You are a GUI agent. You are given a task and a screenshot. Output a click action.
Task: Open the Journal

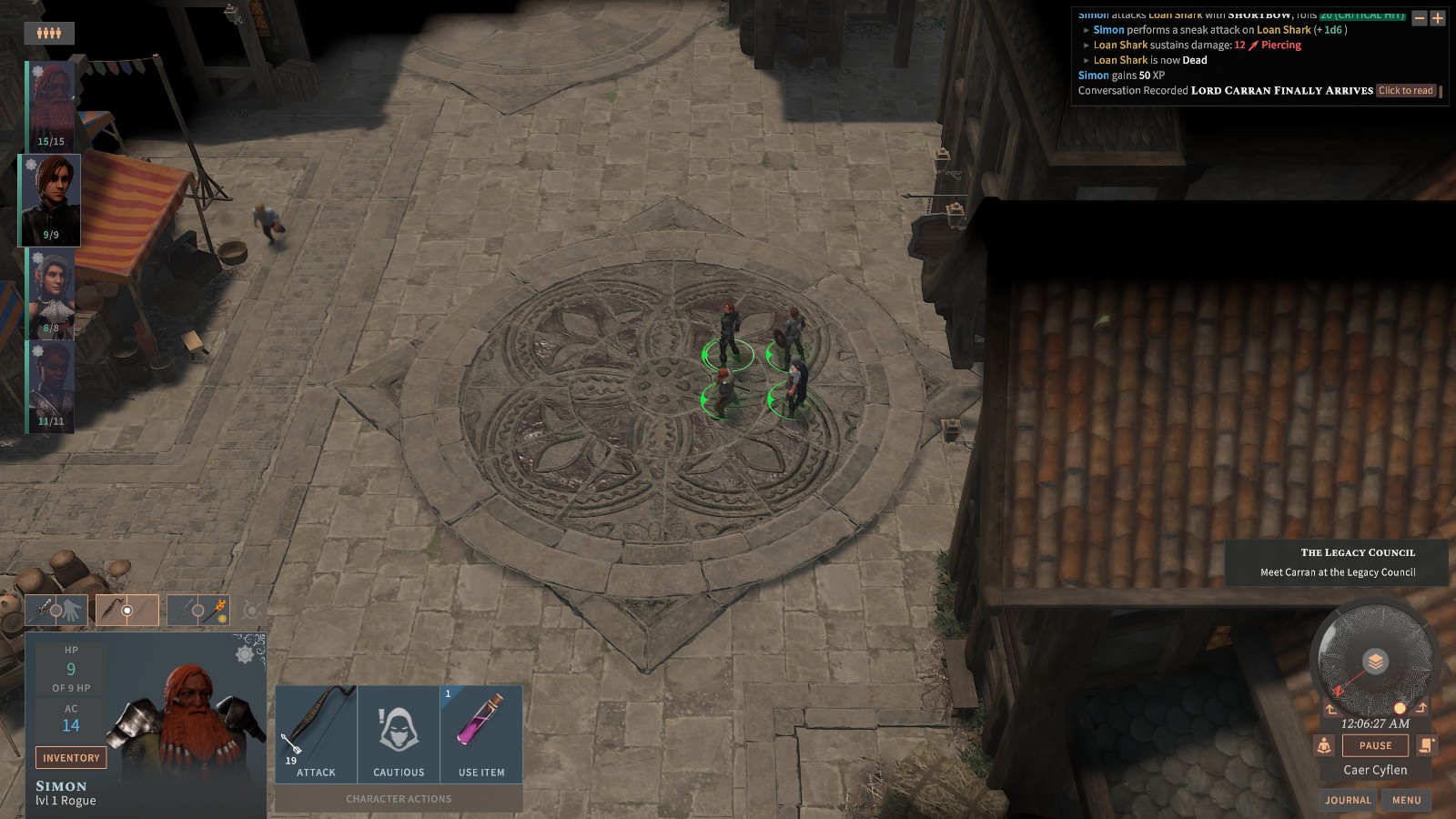(1348, 800)
